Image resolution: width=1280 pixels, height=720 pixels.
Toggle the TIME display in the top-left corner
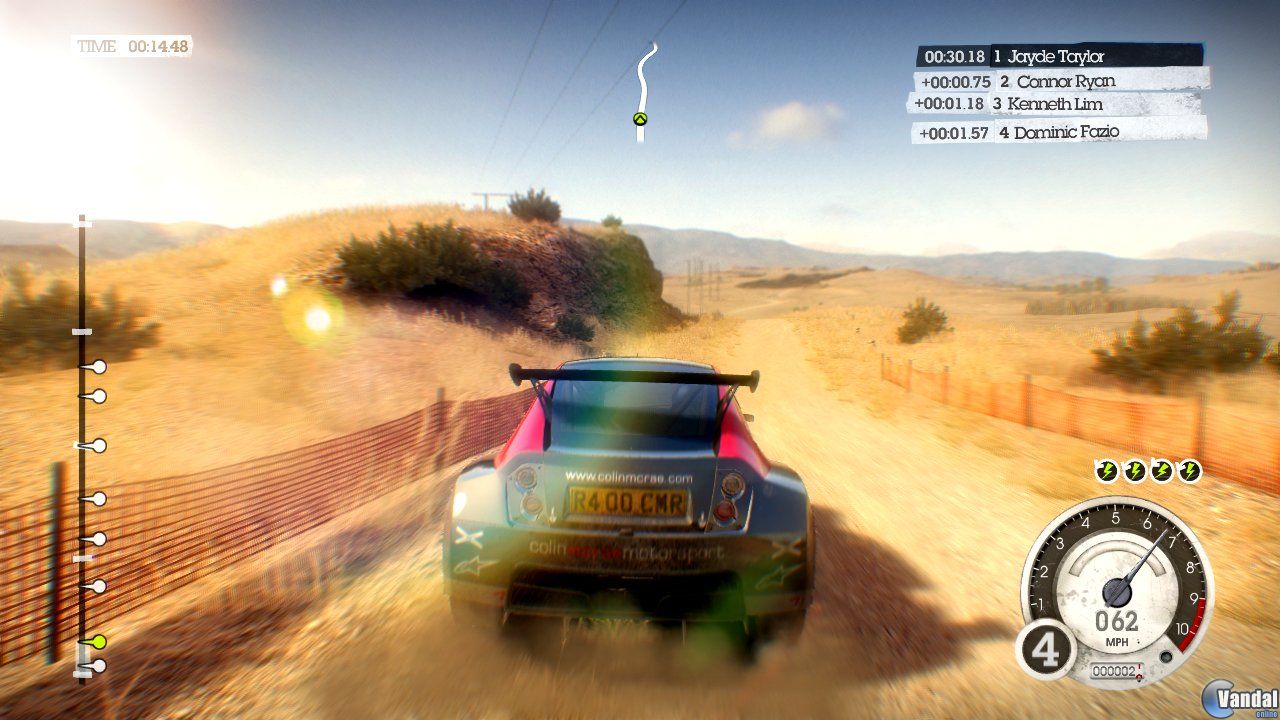(x=133, y=43)
